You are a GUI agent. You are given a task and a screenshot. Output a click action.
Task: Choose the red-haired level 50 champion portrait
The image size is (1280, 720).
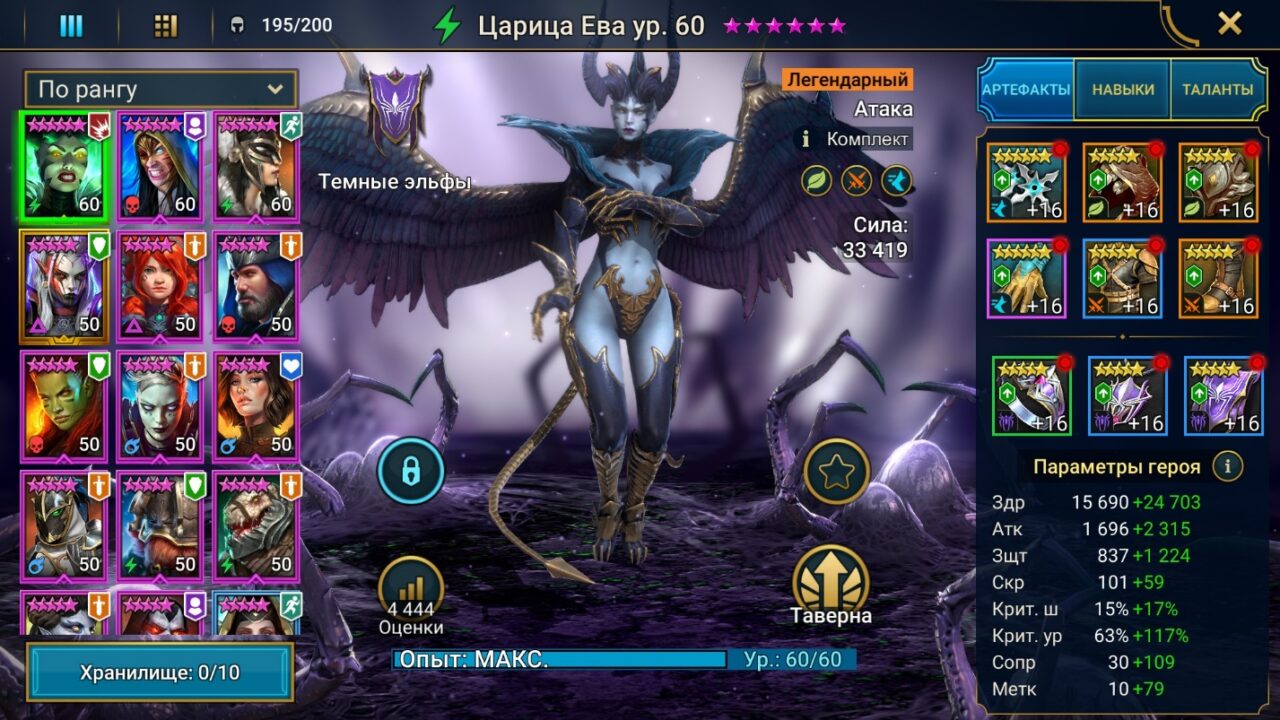160,284
